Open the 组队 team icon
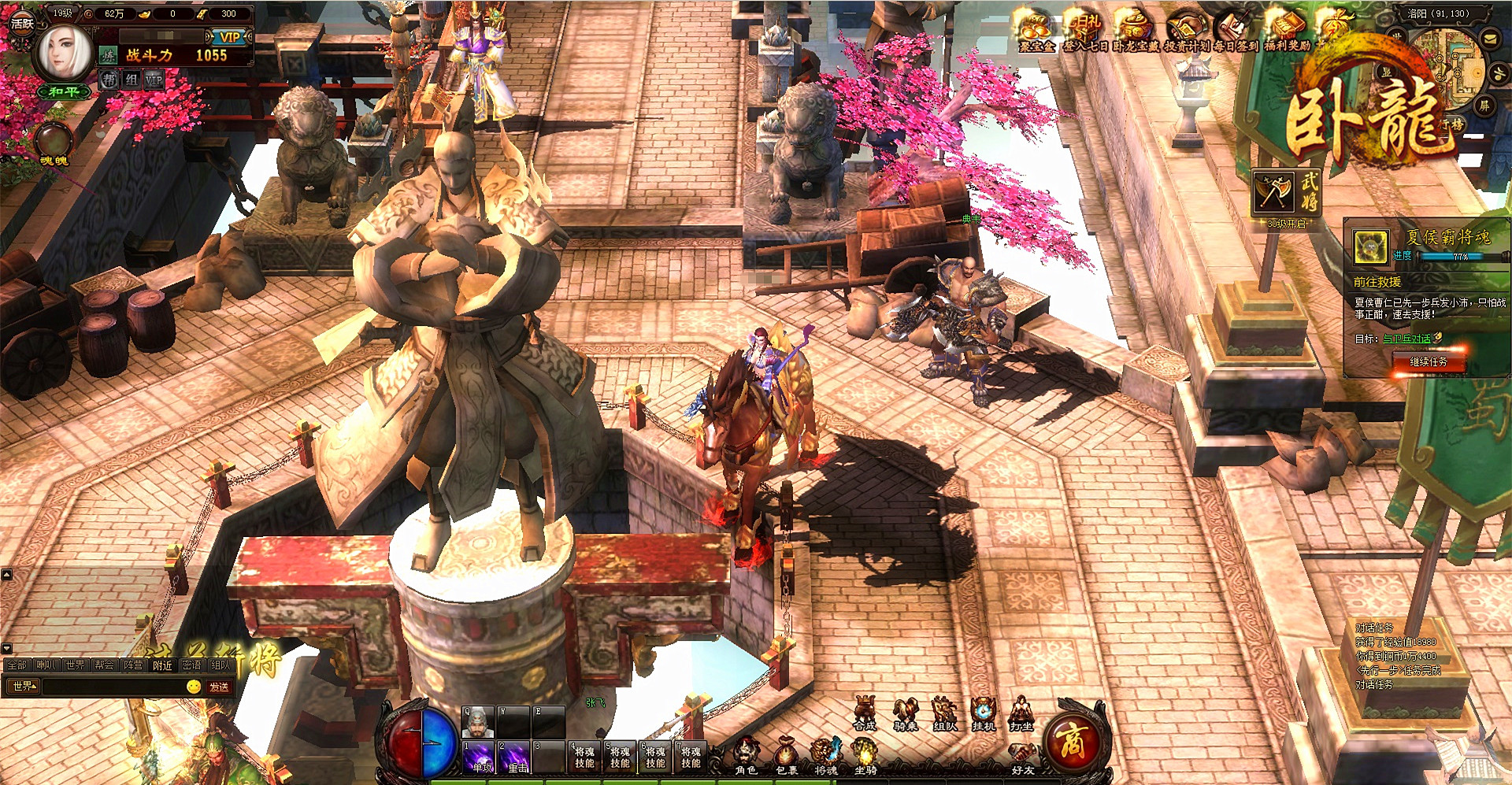 coord(943,713)
